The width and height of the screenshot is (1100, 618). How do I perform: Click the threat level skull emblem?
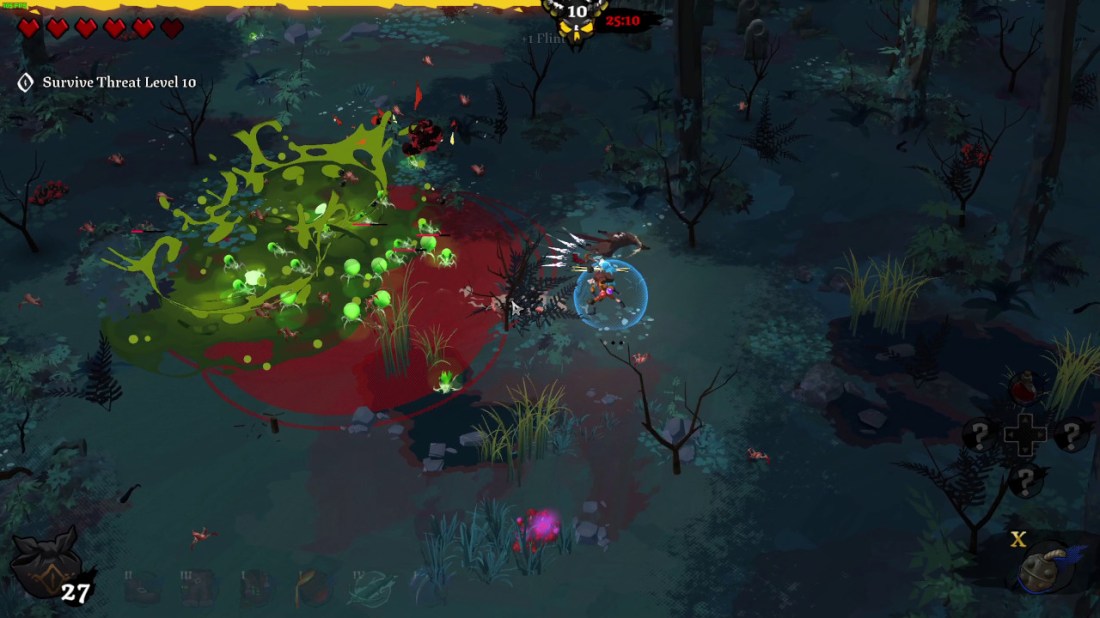tap(576, 18)
